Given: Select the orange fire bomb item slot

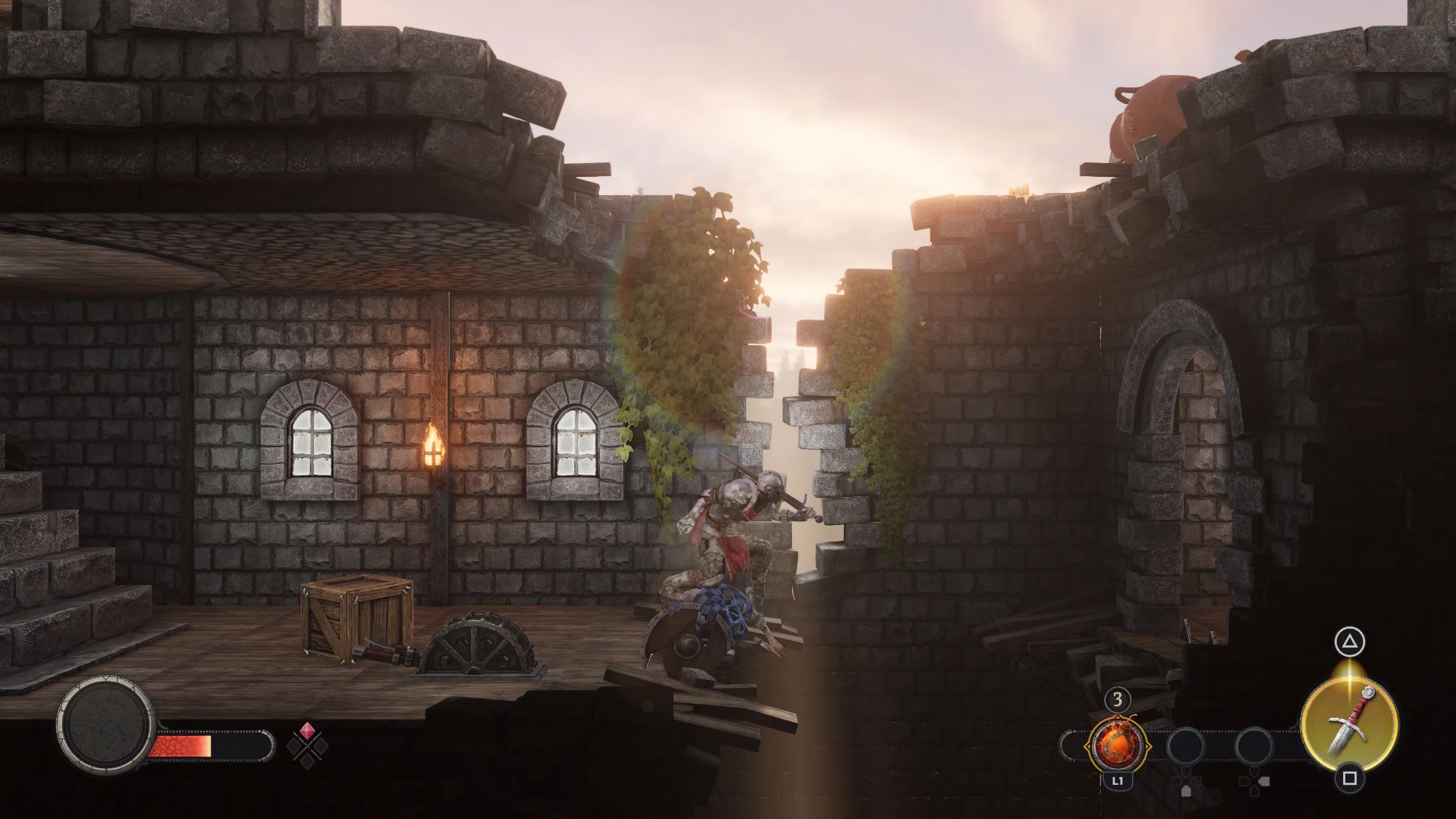Looking at the screenshot, I should point(1117,745).
